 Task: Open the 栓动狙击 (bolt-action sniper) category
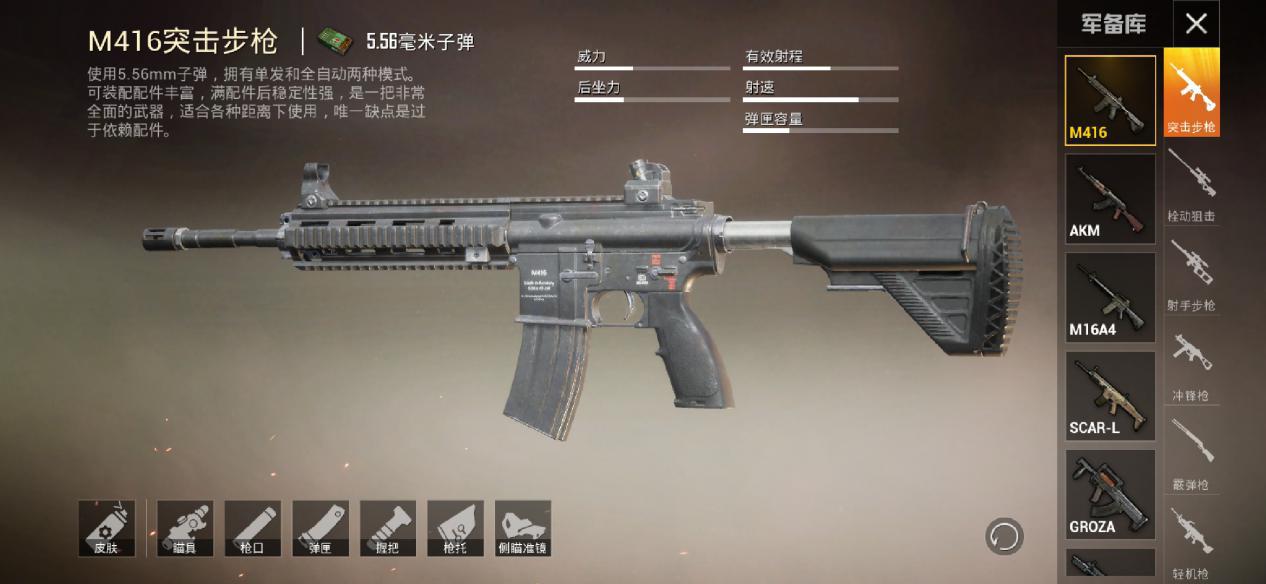(x=1191, y=185)
